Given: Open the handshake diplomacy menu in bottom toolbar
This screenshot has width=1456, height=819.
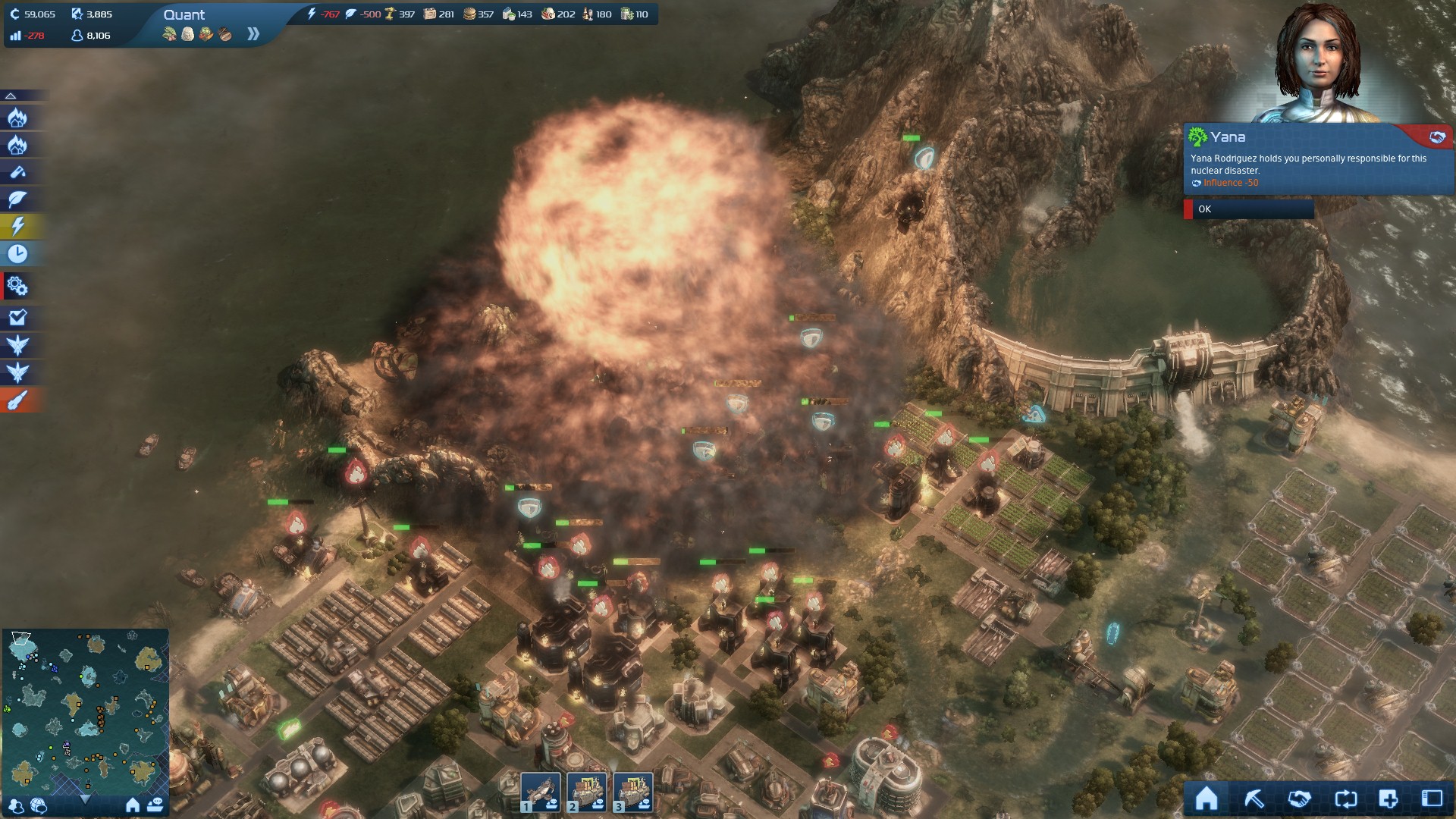Looking at the screenshot, I should click(x=1299, y=799).
